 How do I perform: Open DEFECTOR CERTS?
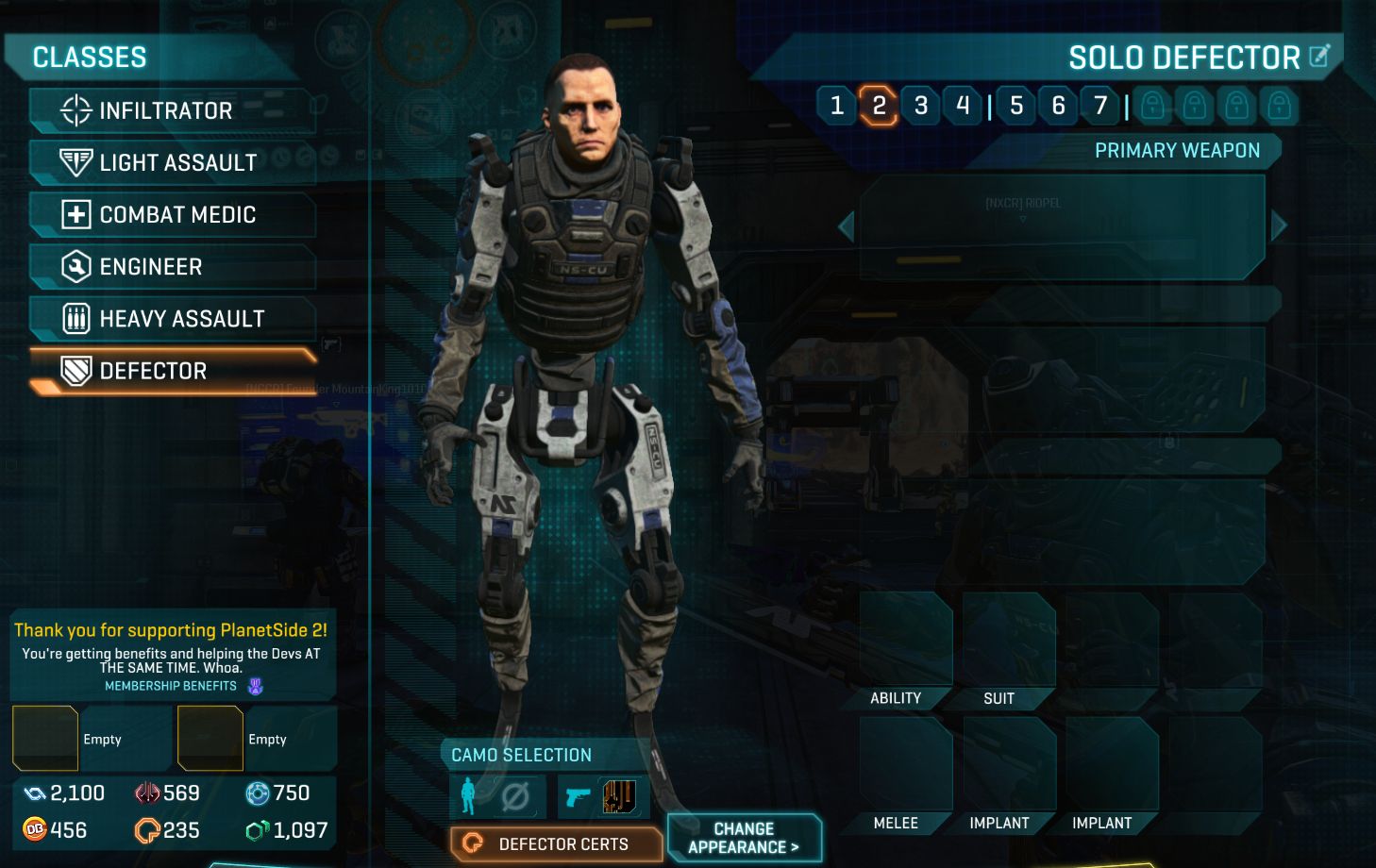click(555, 844)
